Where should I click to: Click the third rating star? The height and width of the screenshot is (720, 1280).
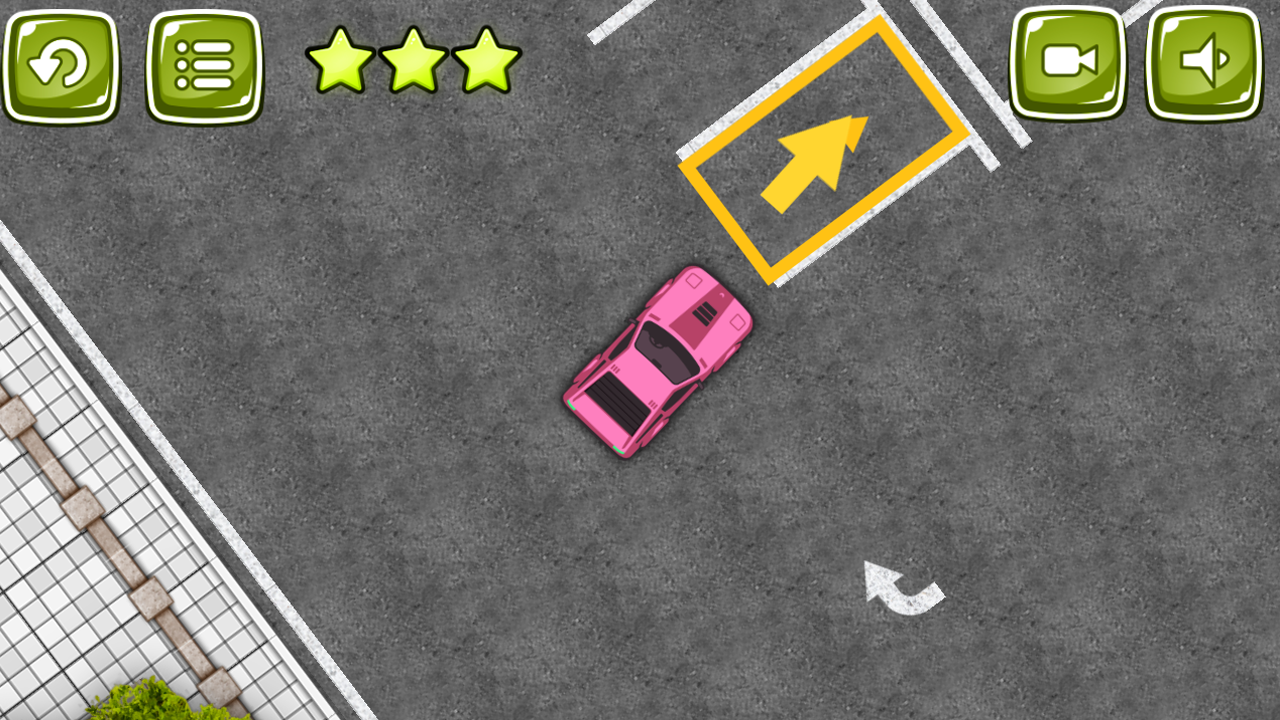pyautogui.click(x=487, y=60)
